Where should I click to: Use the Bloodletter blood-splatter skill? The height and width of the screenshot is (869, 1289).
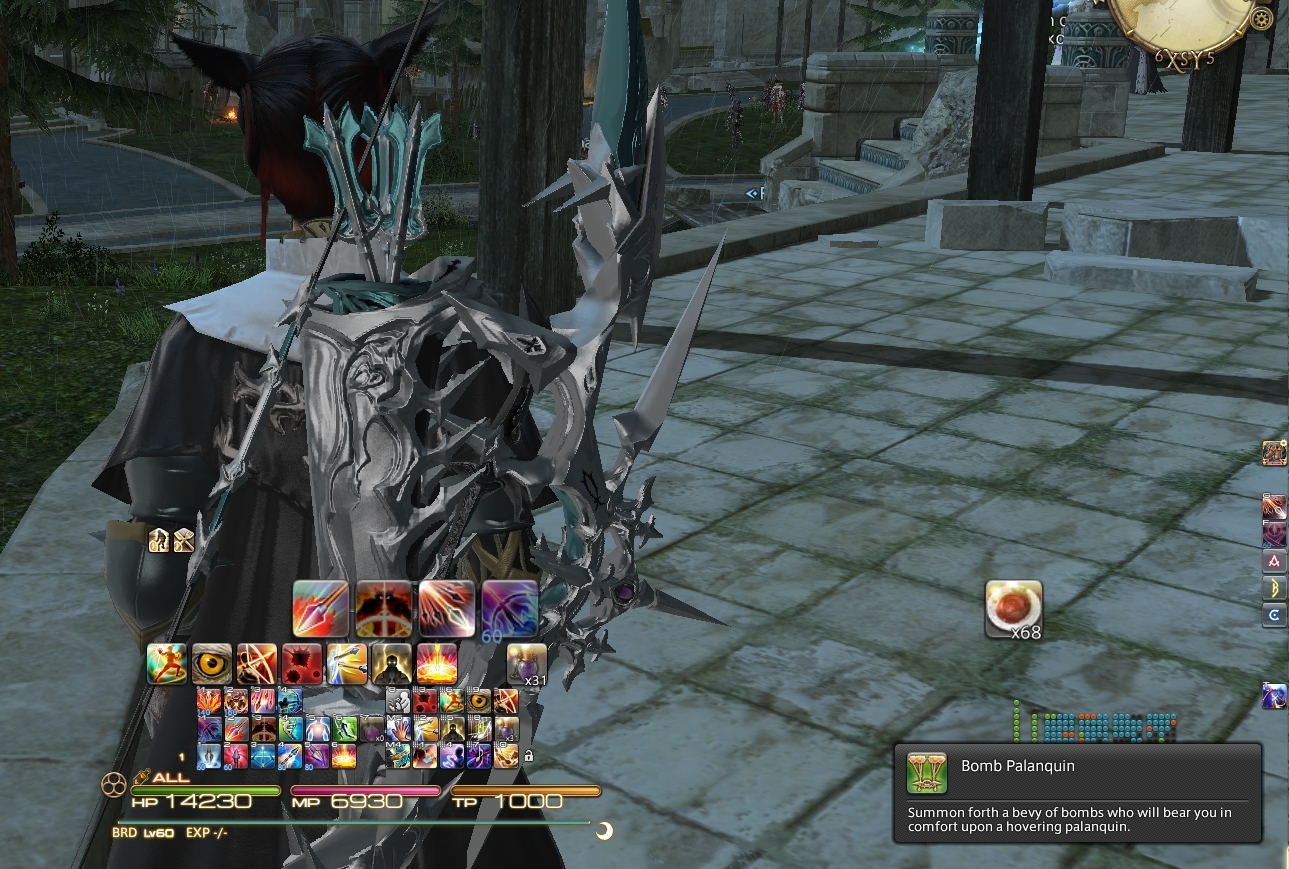coord(299,664)
